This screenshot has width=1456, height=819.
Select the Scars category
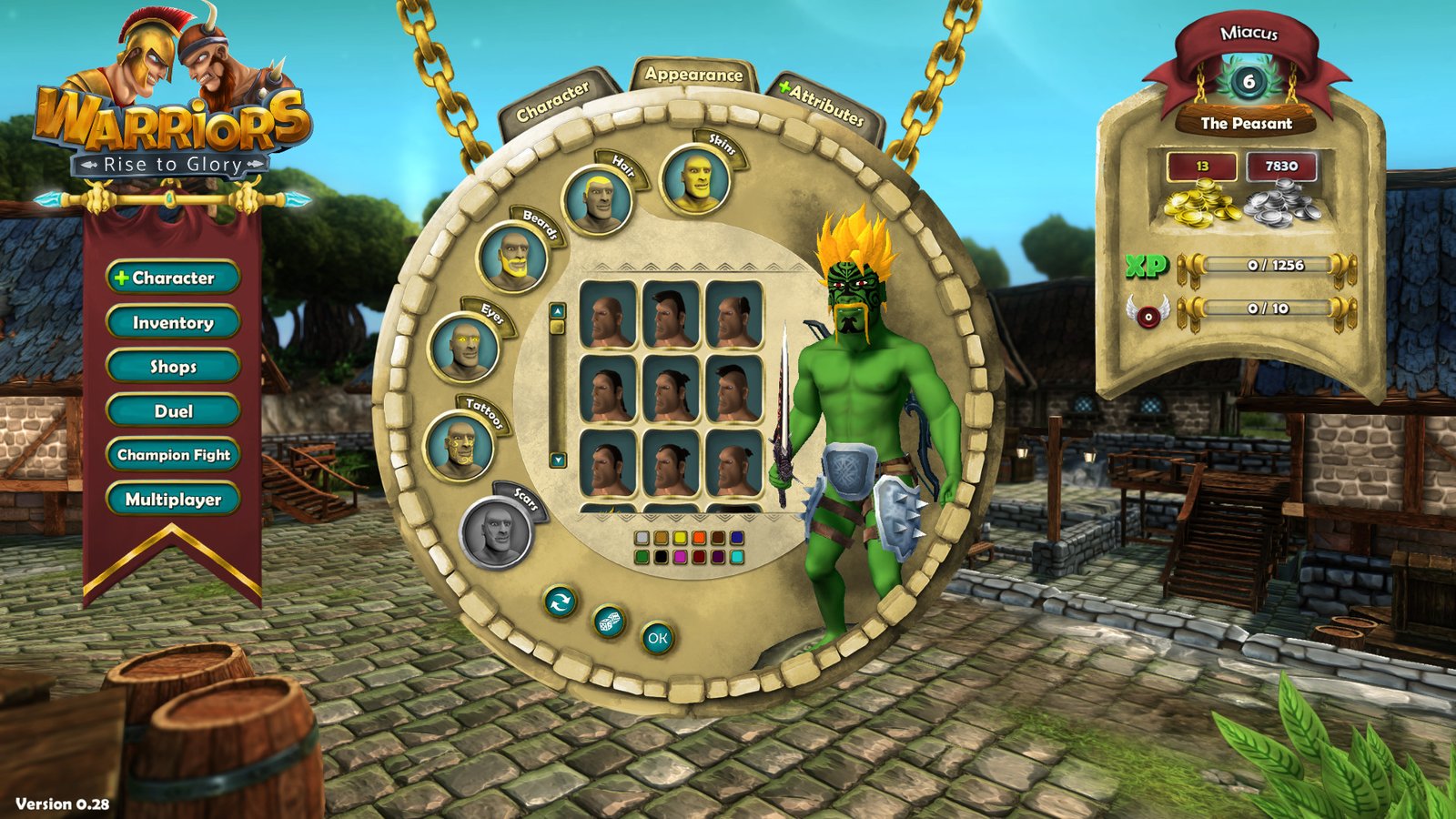495,532
